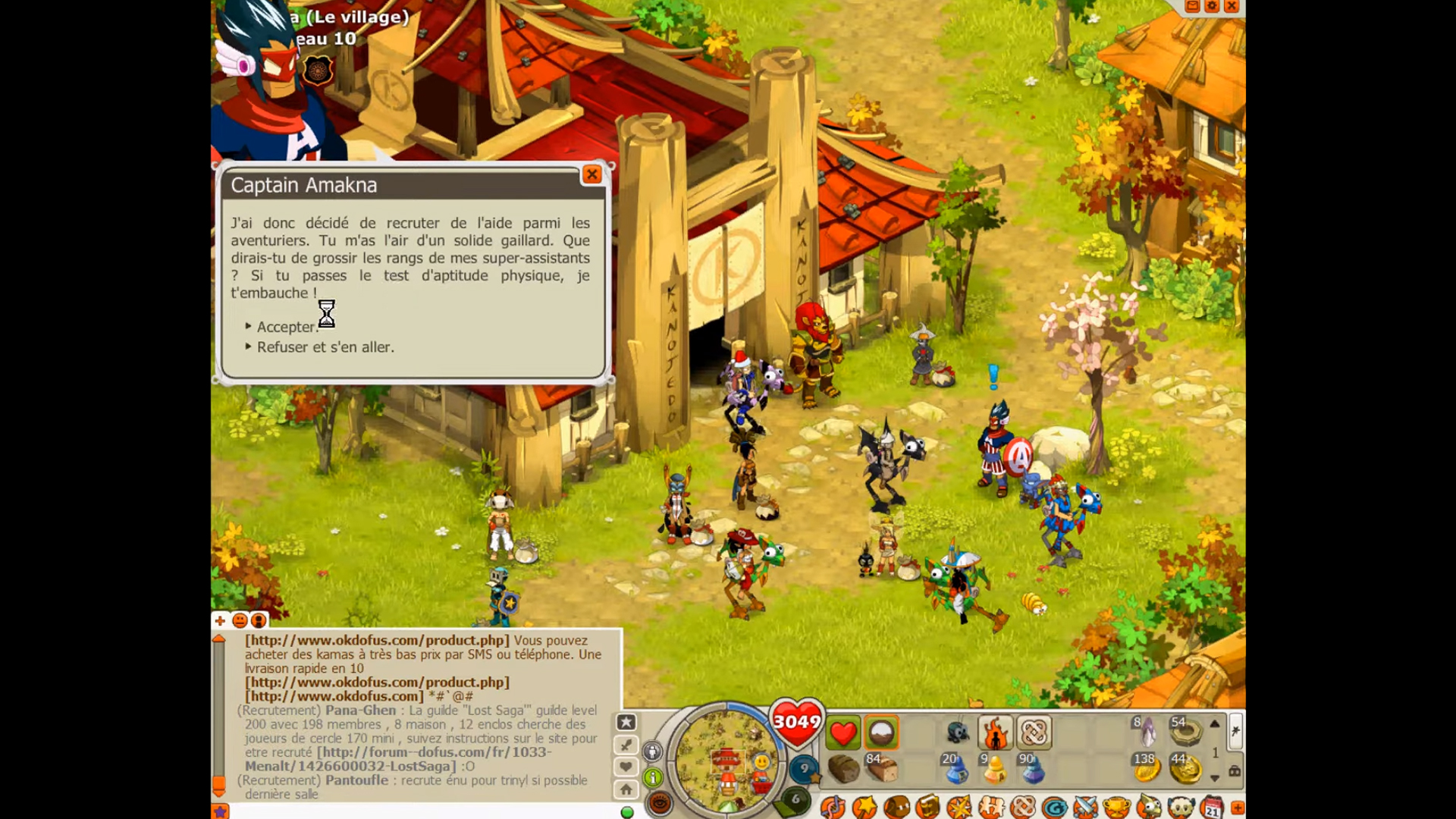
Task: Open the quest journal book icon
Action: click(x=928, y=806)
